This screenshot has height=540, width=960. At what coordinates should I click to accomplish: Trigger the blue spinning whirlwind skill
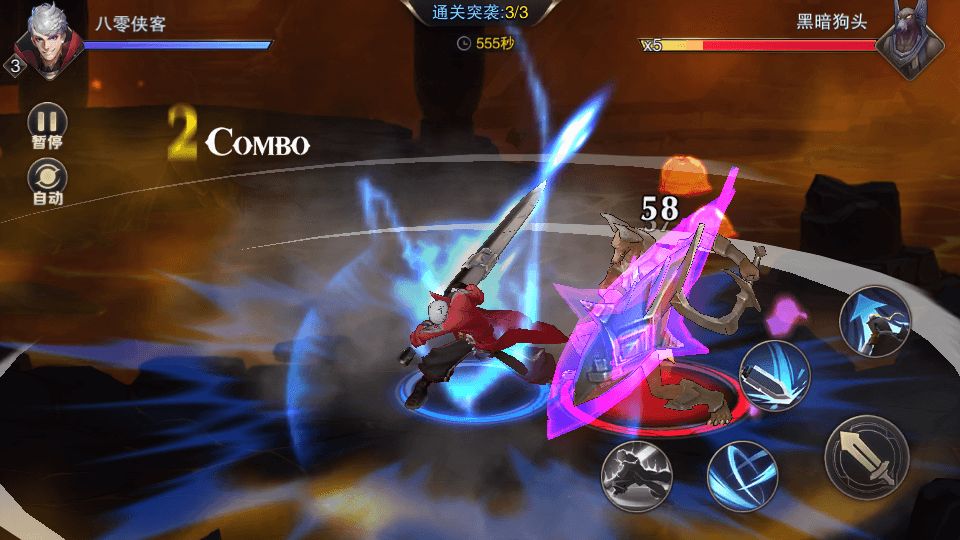pos(742,475)
